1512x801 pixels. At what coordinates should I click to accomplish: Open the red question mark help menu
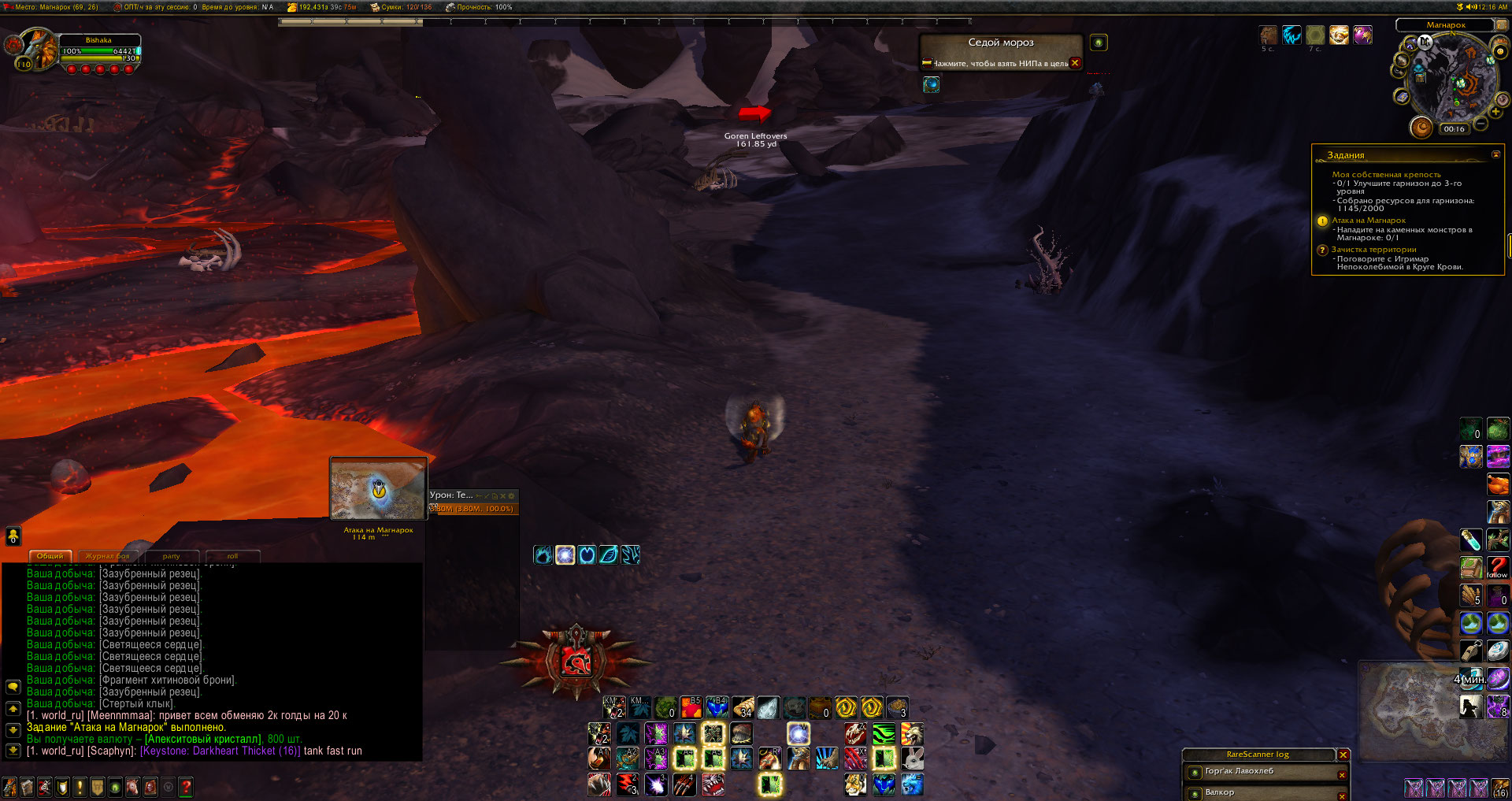[x=186, y=786]
